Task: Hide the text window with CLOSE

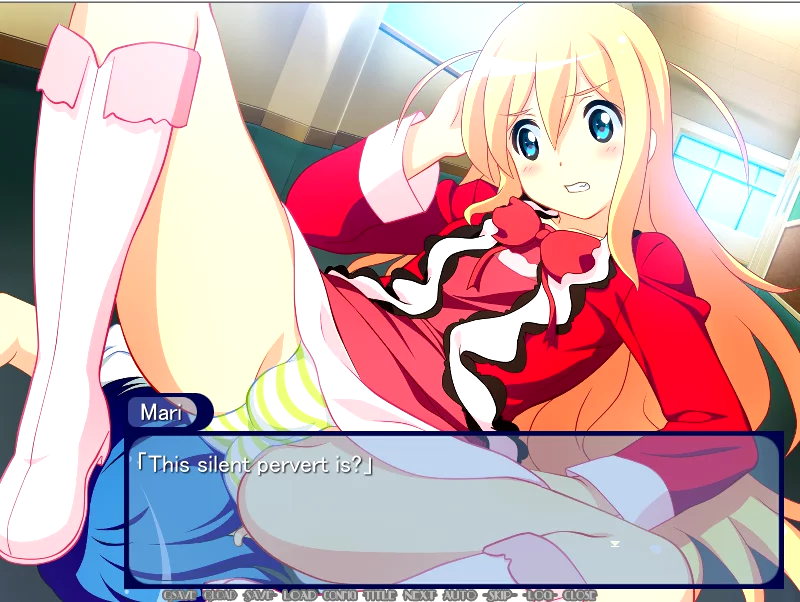Action: [x=579, y=595]
